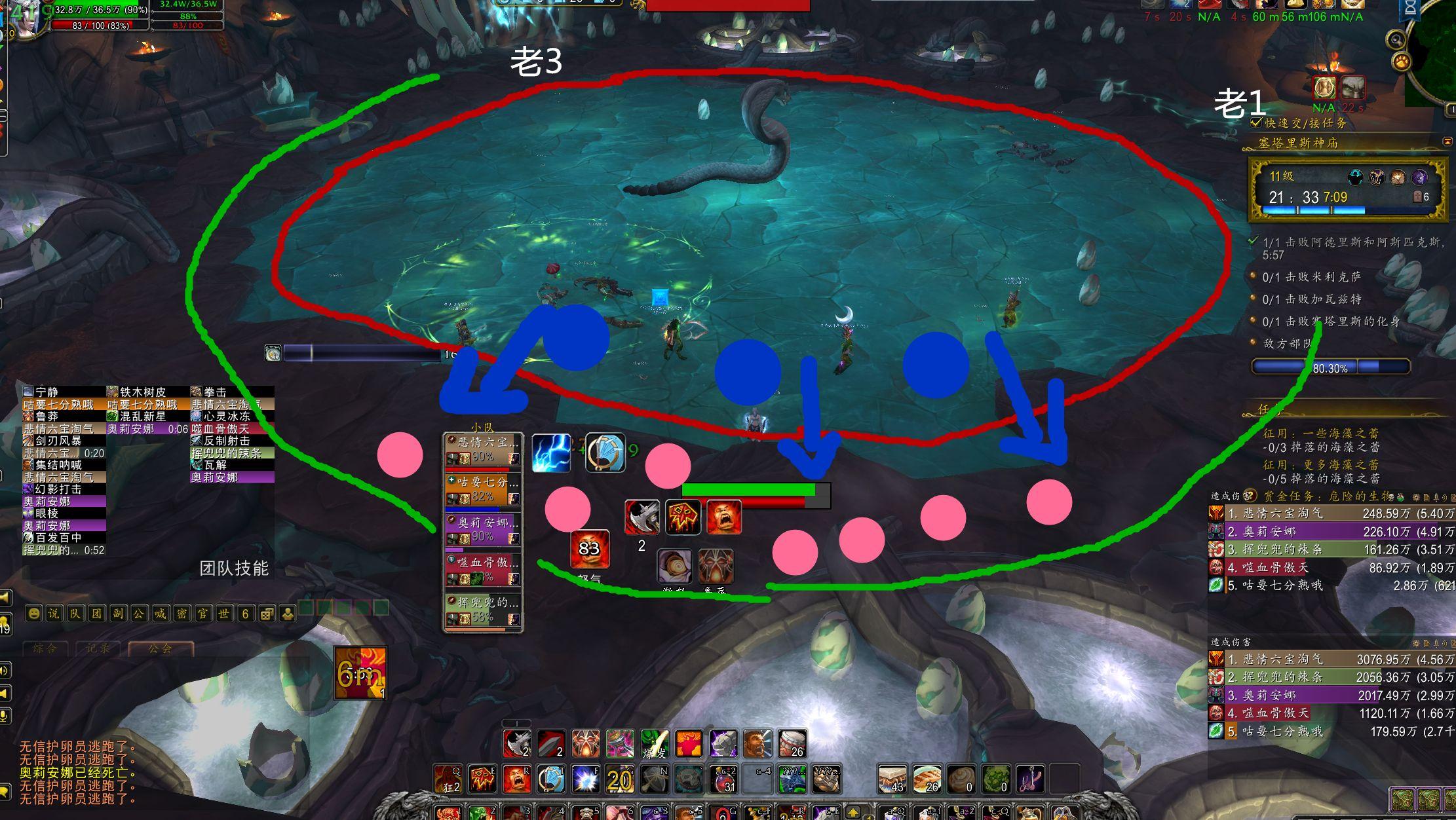The height and width of the screenshot is (820, 1456).
Task: Select the 挥兜兜的 party frame
Action: pyautogui.click(x=482, y=610)
